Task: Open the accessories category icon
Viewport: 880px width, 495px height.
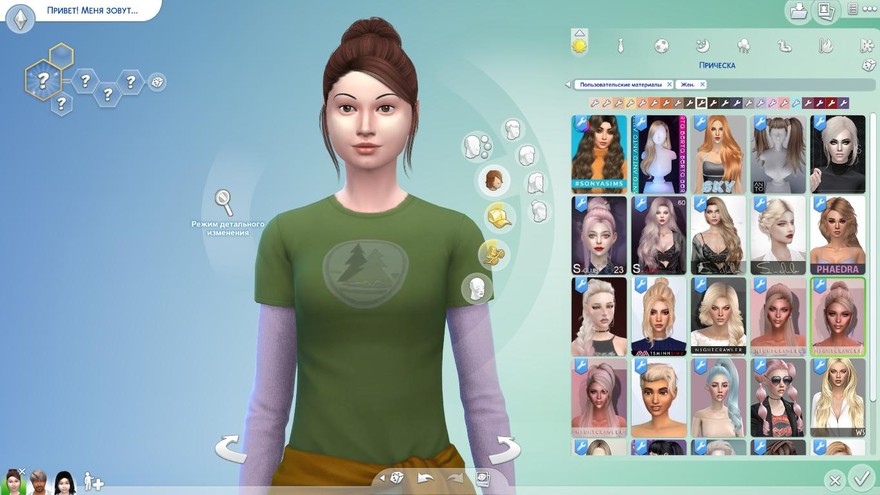Action: (x=491, y=253)
